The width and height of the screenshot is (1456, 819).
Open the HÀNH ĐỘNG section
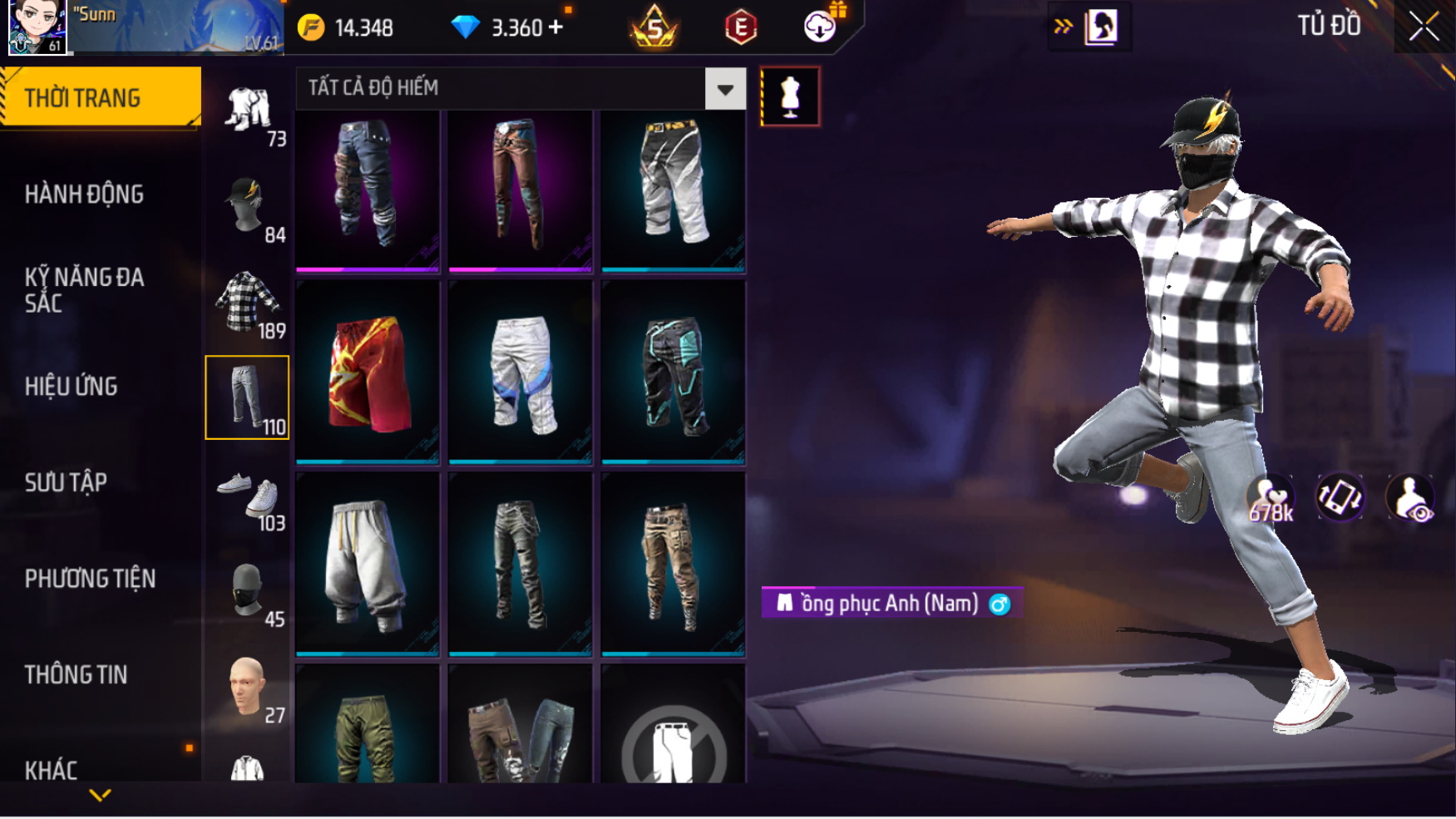(84, 195)
